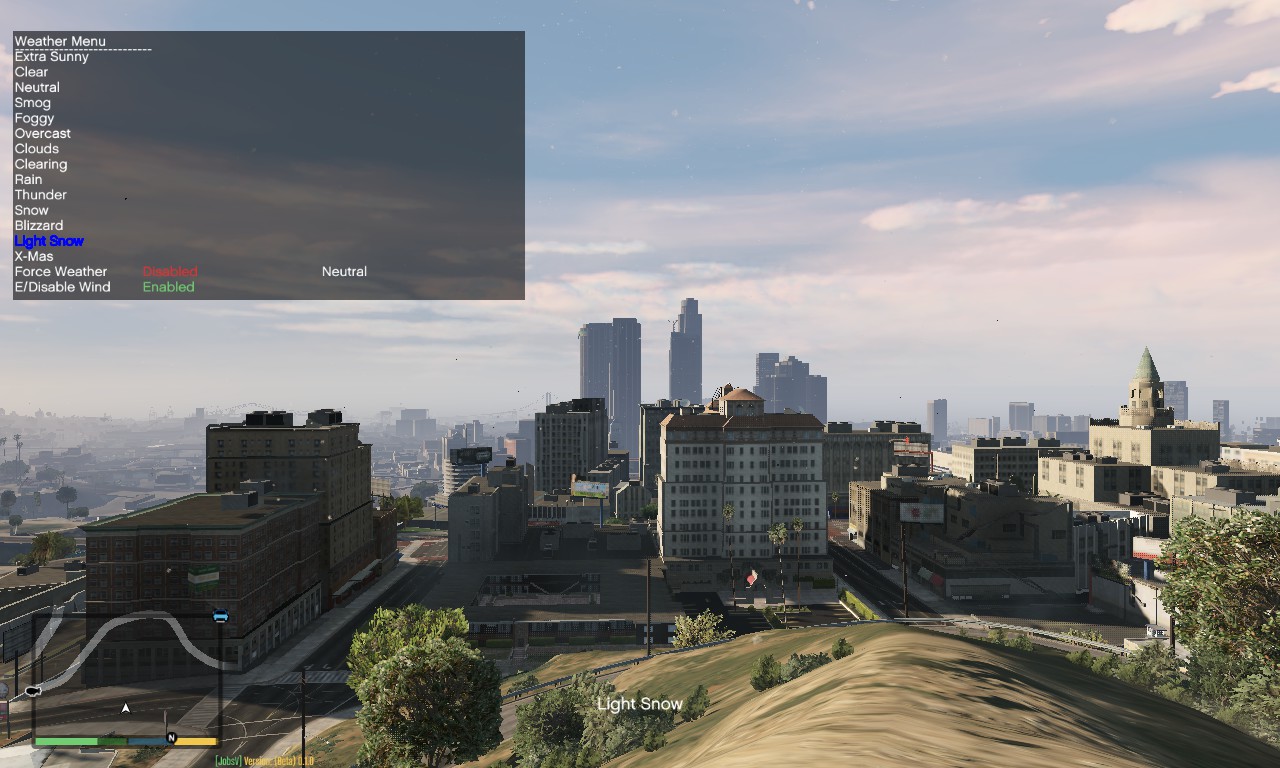
Task: Choose Thunder weather
Action: pos(41,194)
